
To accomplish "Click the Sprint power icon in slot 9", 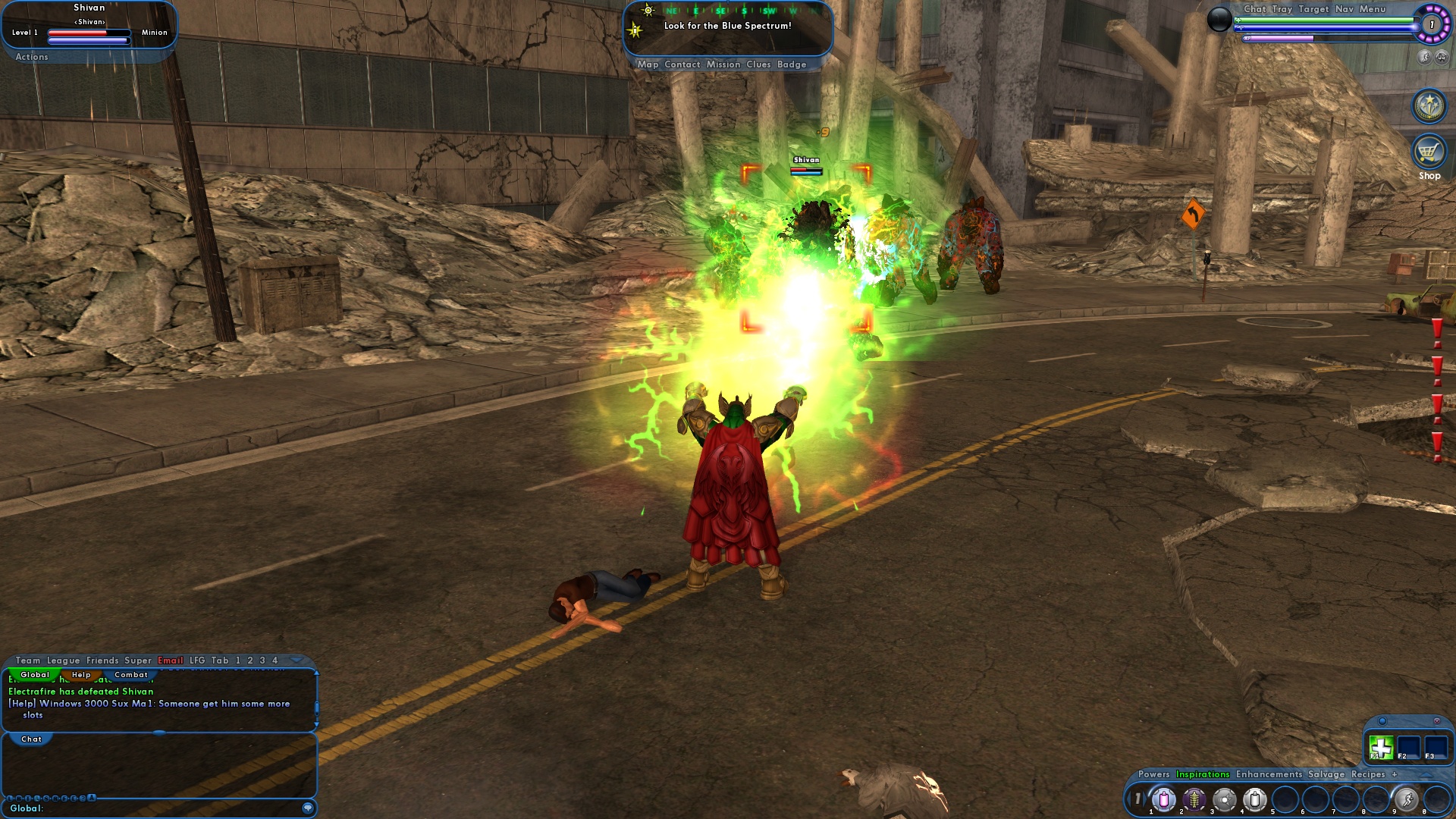I will click(1404, 800).
